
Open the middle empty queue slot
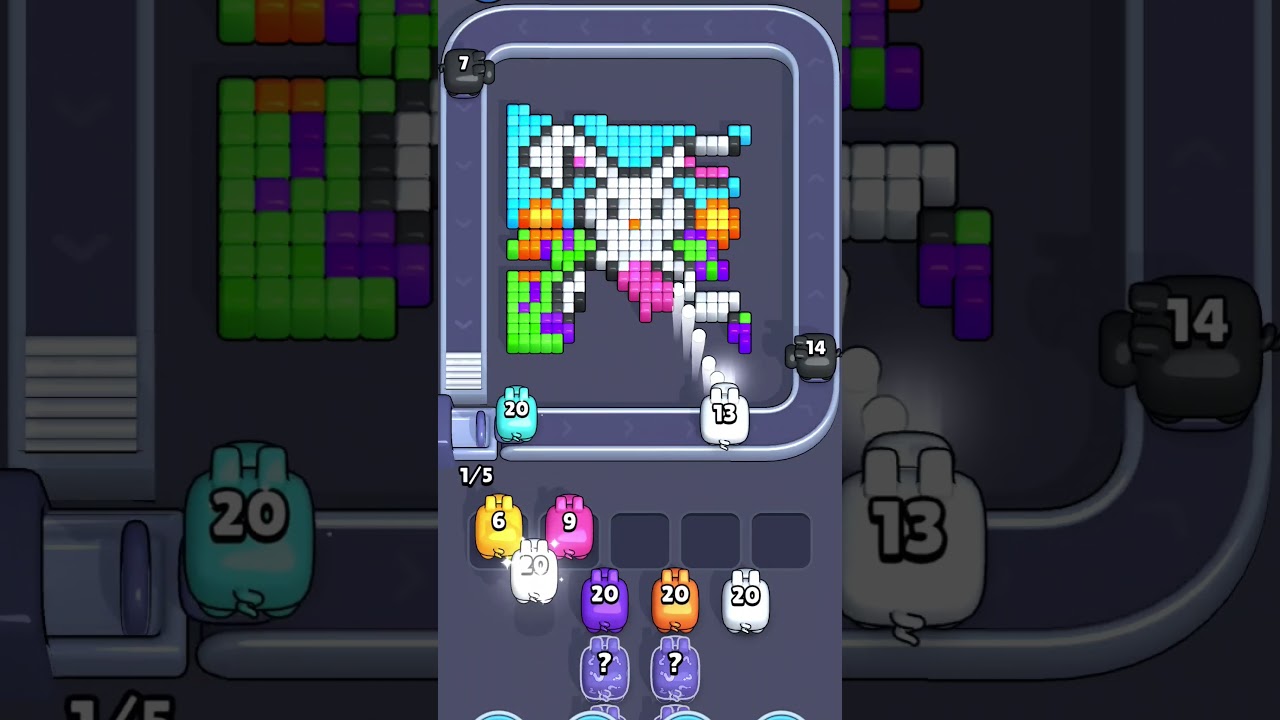point(712,537)
